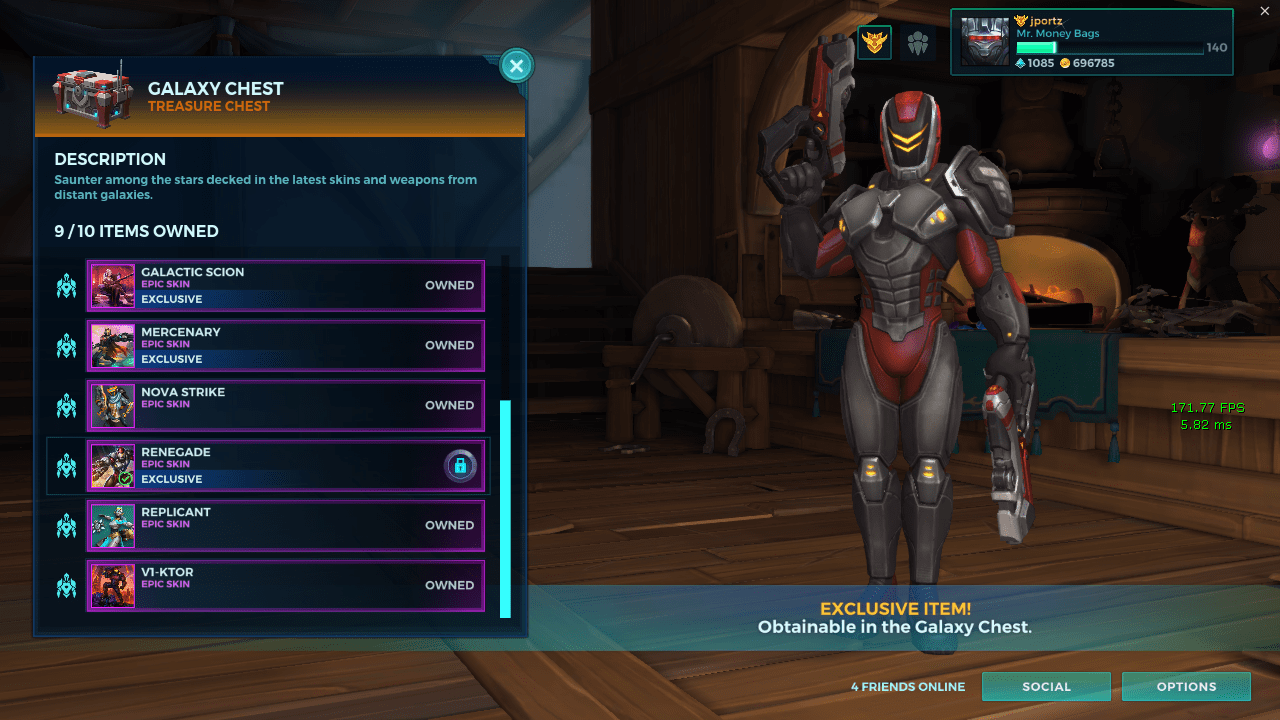This screenshot has width=1280, height=720.
Task: Click the ship icon beside V1-KTOR
Action: 65,585
